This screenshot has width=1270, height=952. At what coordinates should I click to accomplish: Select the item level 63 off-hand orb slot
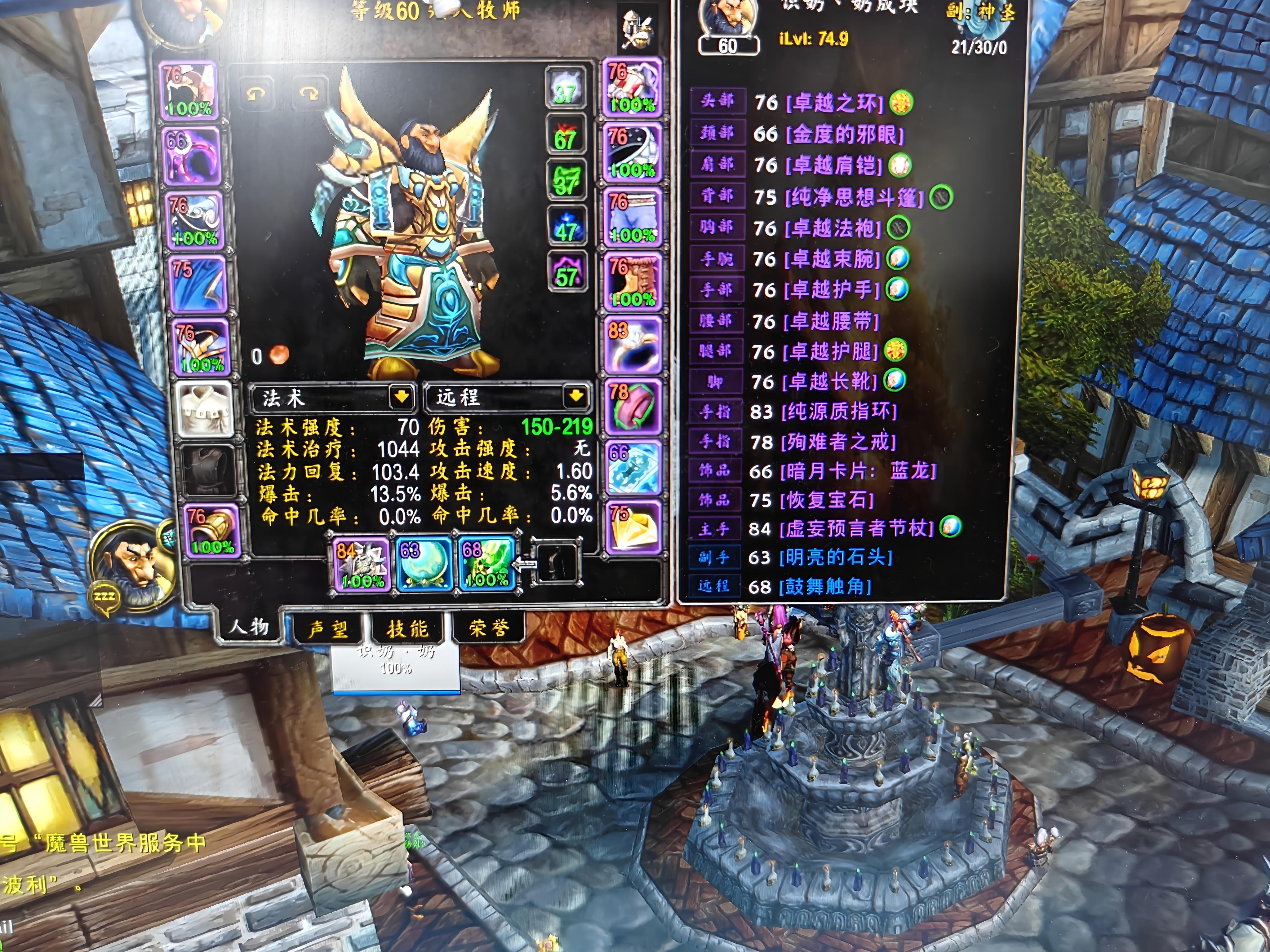click(x=425, y=565)
